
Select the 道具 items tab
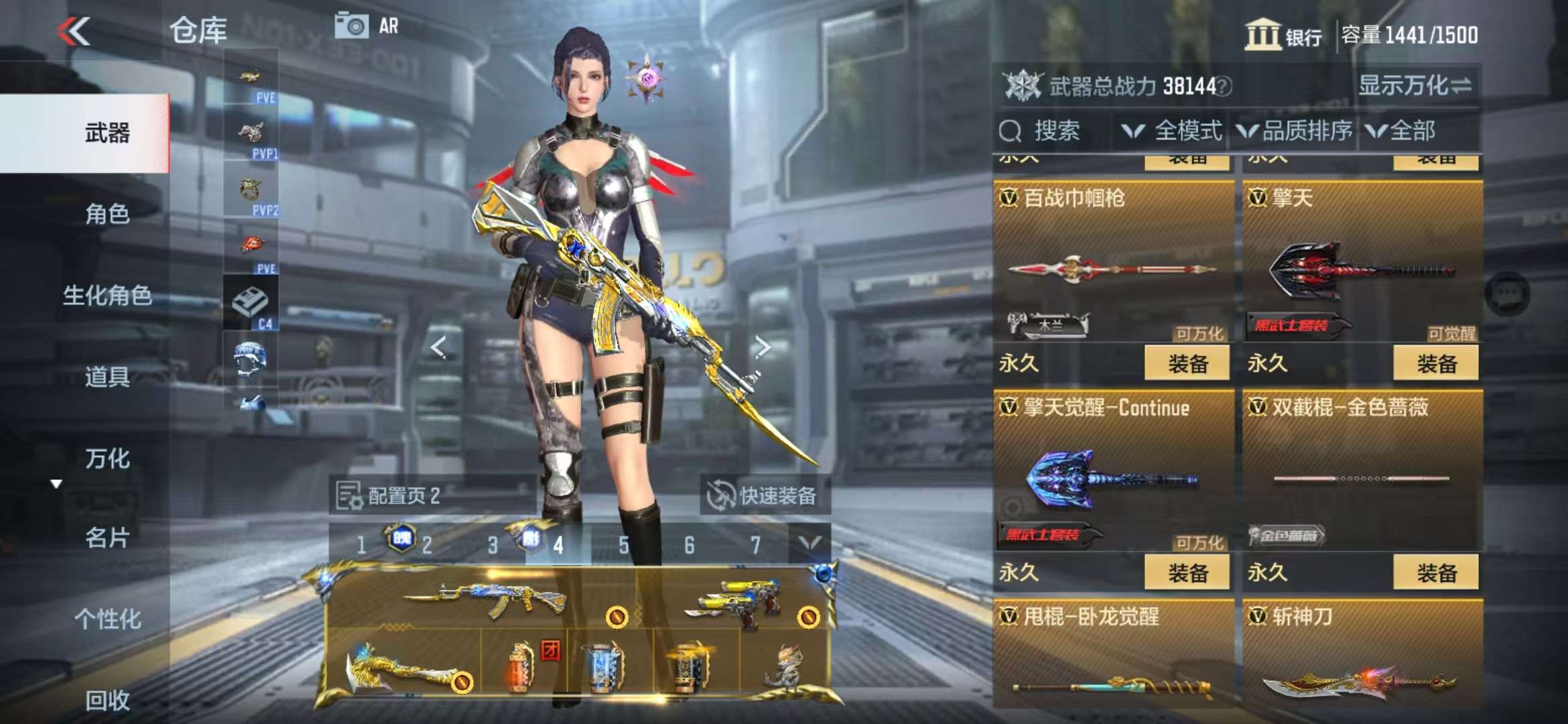tap(107, 377)
